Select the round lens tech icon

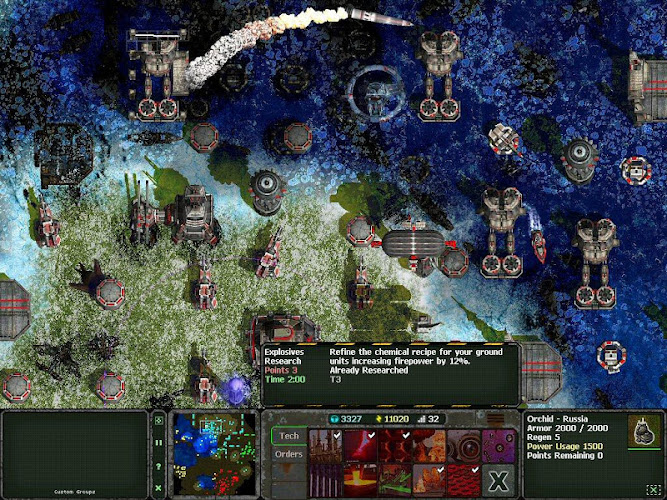(x=464, y=445)
